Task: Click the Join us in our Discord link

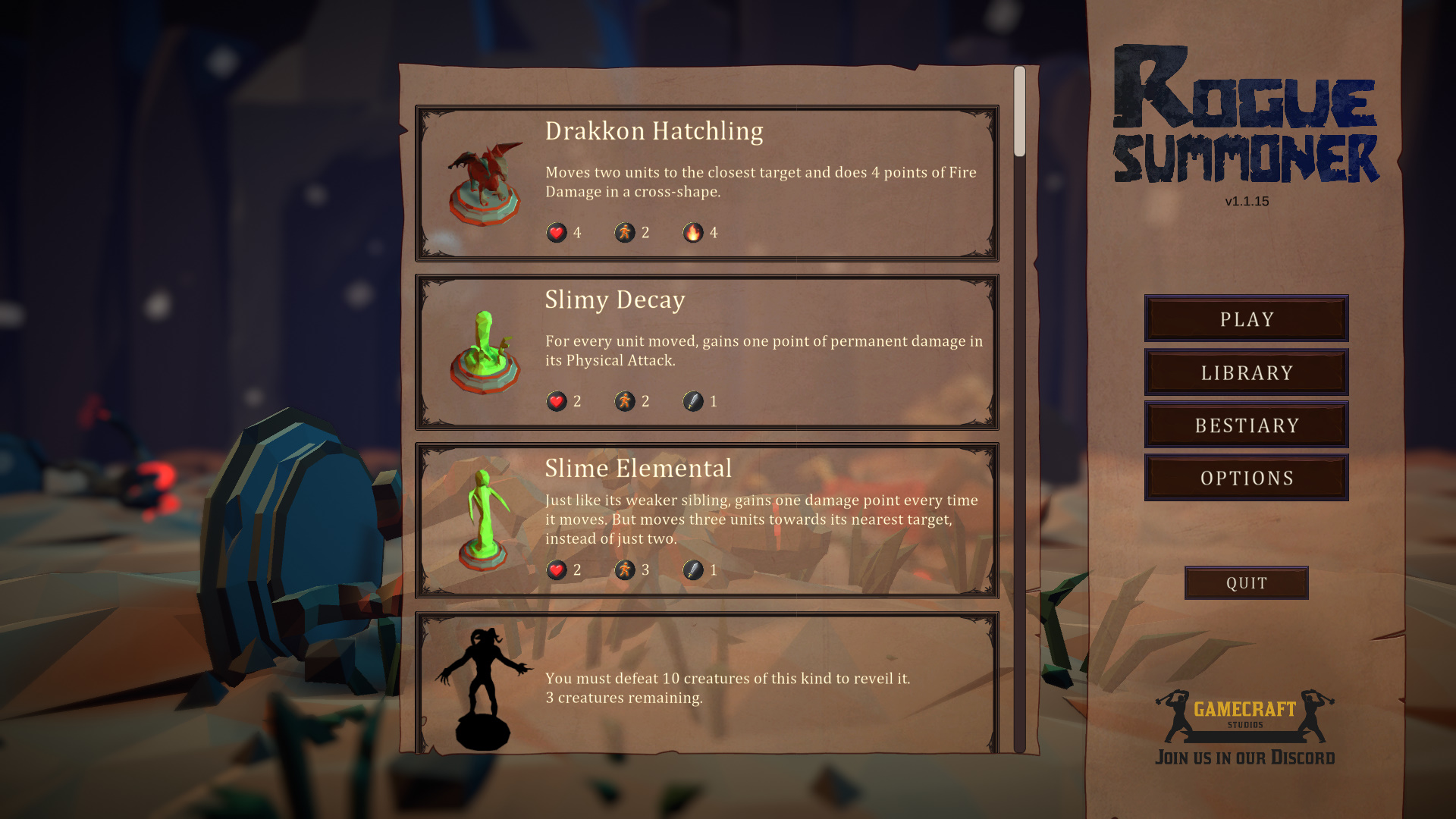Action: (1246, 757)
